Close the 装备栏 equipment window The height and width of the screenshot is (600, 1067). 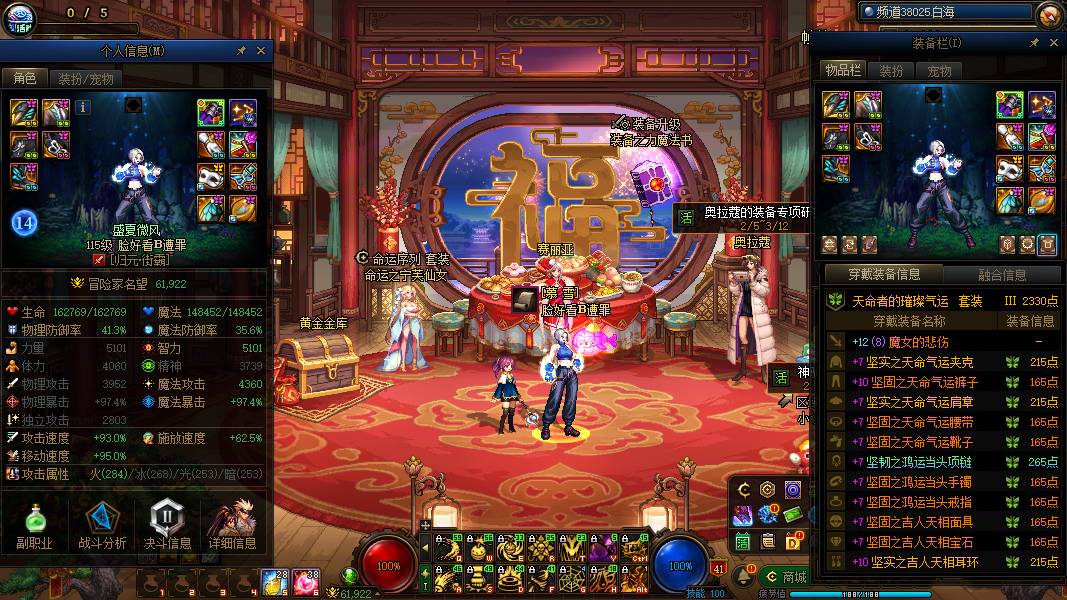1054,43
